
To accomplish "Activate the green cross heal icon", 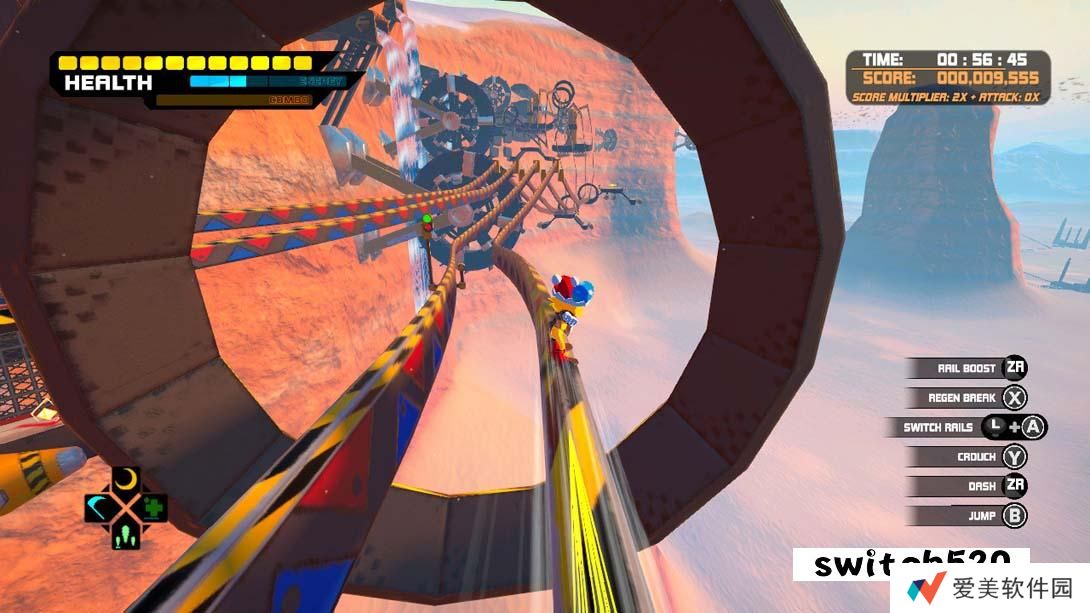I will [153, 508].
